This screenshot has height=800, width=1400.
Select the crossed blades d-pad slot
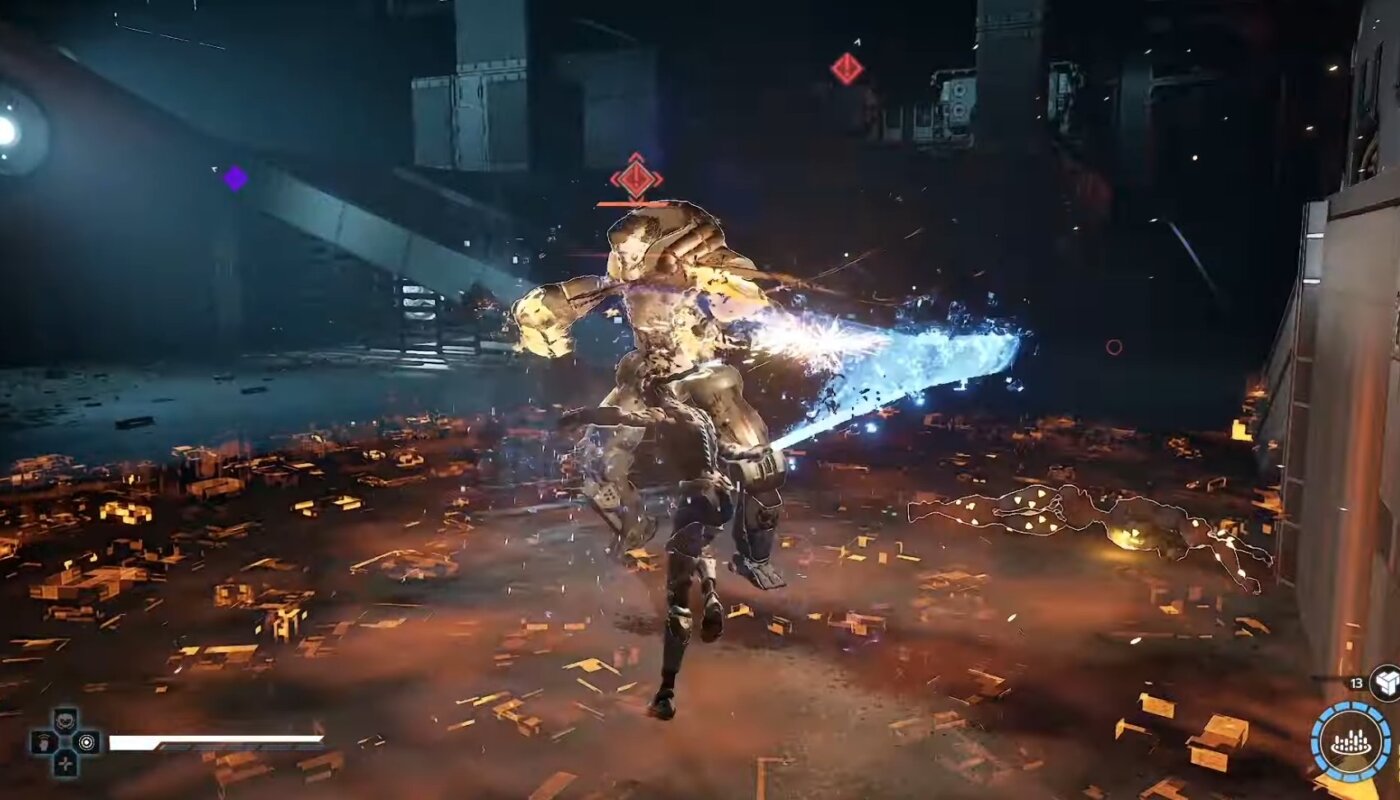click(66, 765)
